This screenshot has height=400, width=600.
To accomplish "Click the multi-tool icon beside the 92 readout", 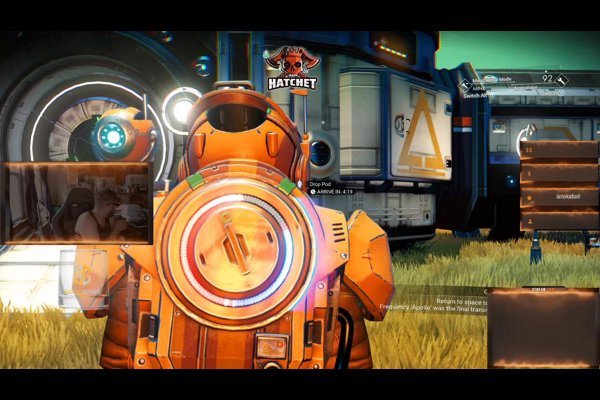I will (561, 79).
